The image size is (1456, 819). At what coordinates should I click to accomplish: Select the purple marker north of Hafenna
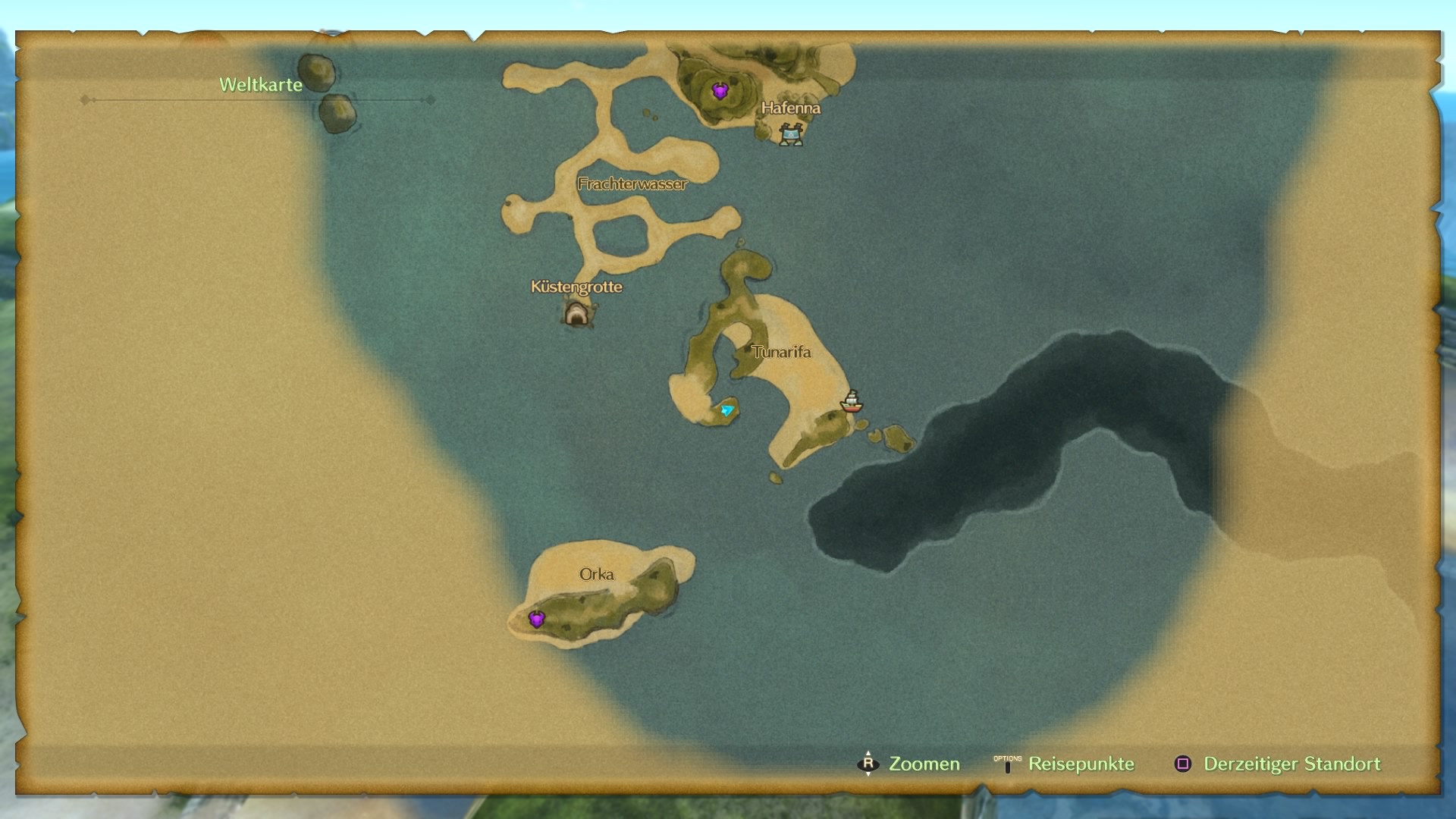[720, 92]
